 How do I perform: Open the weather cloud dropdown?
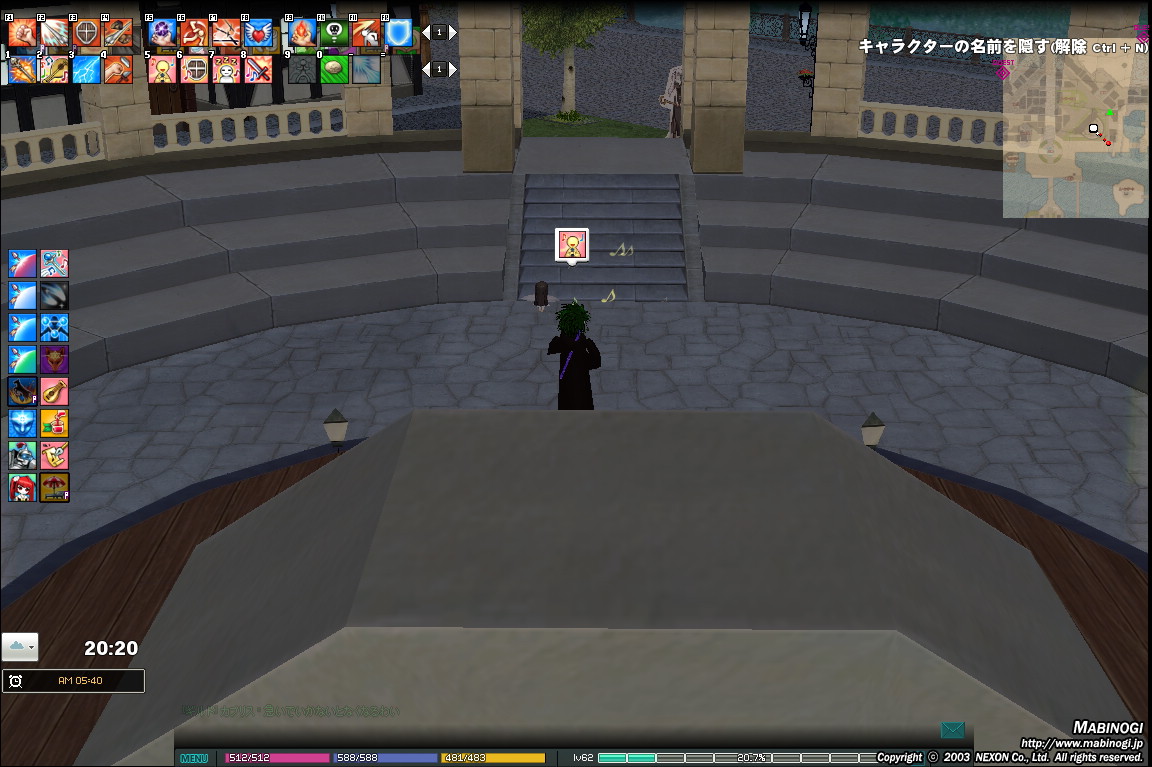20,647
